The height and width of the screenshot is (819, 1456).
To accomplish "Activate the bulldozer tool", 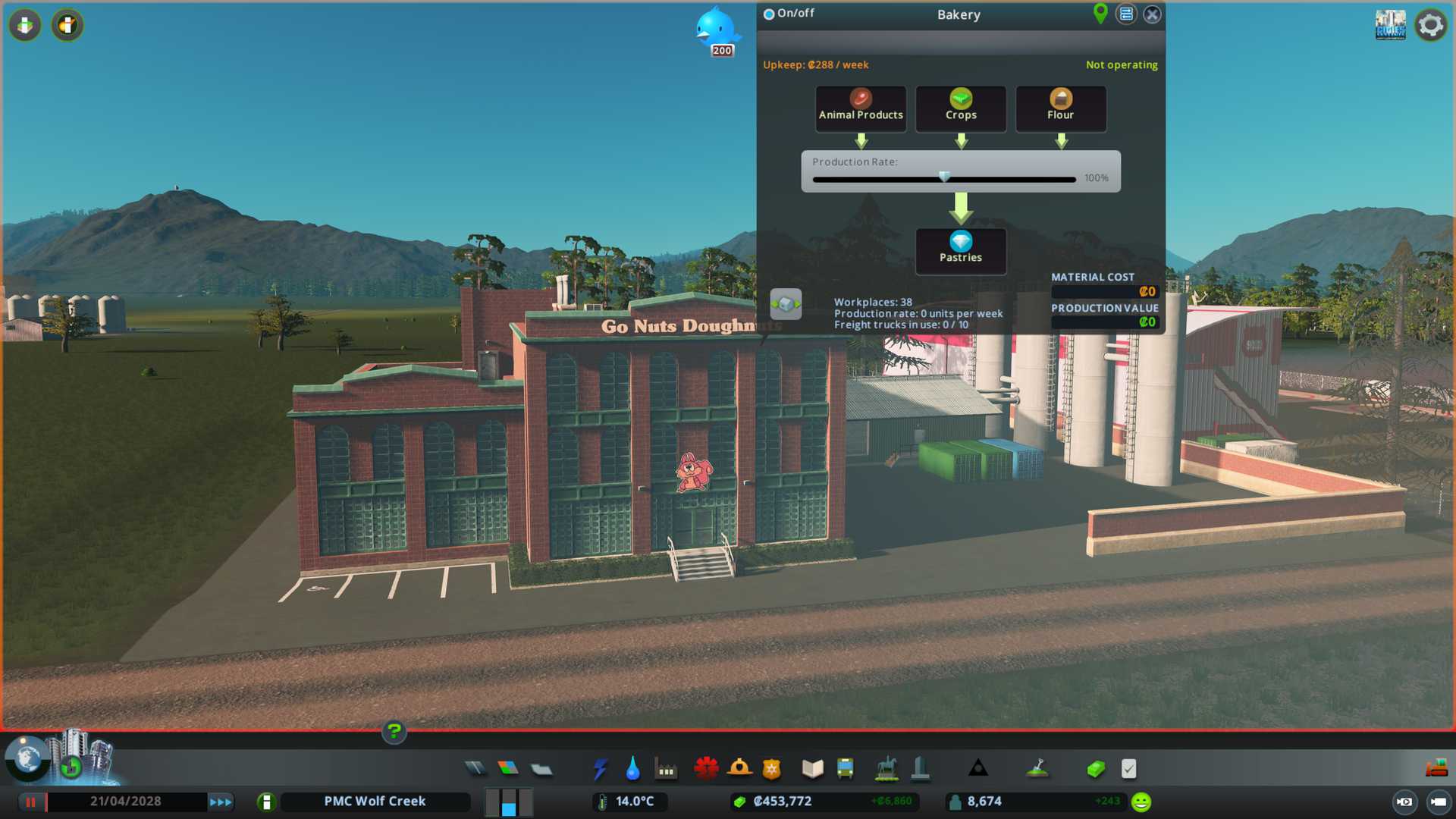I will click(x=1436, y=769).
